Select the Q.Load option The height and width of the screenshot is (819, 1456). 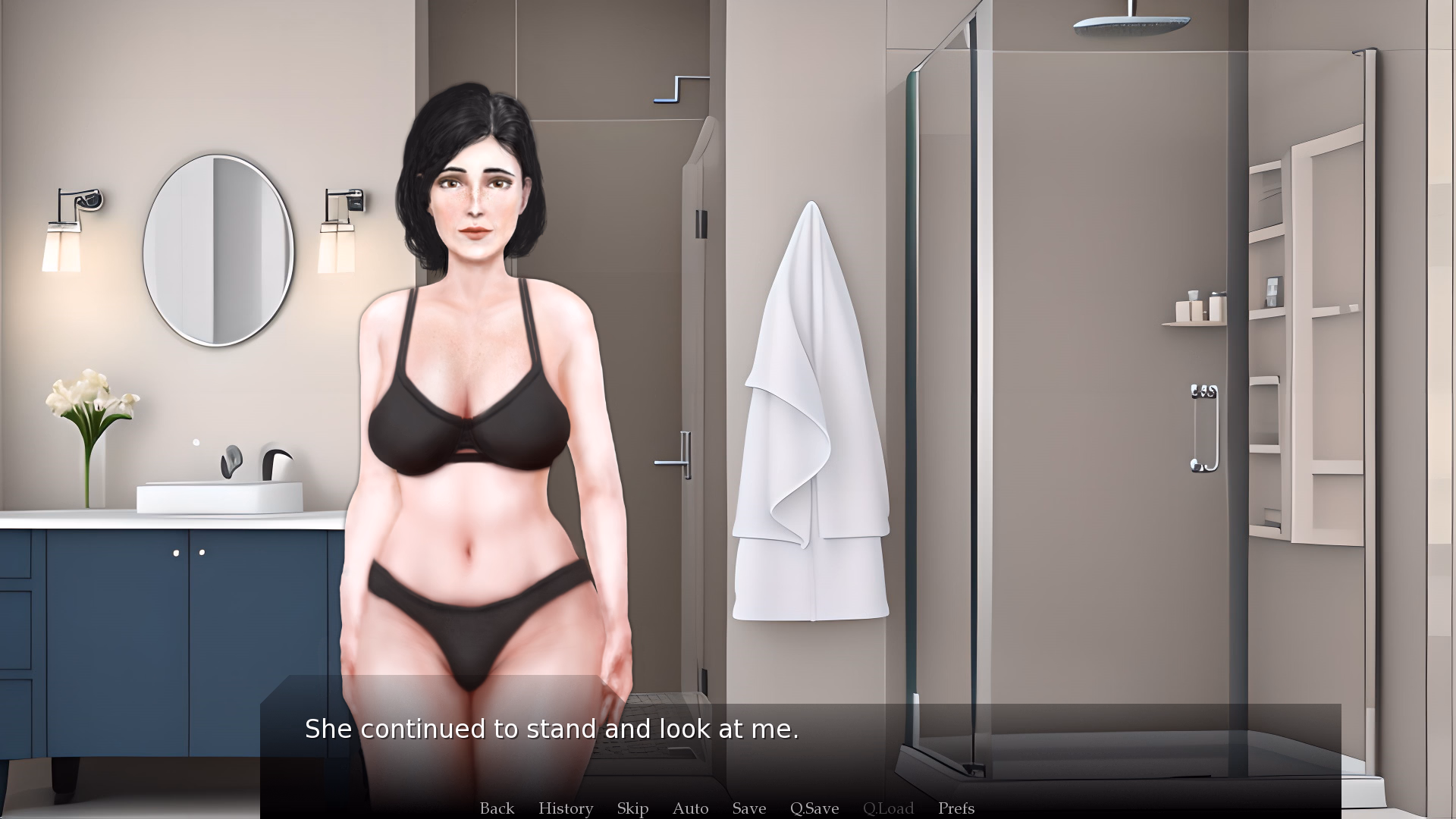click(889, 808)
